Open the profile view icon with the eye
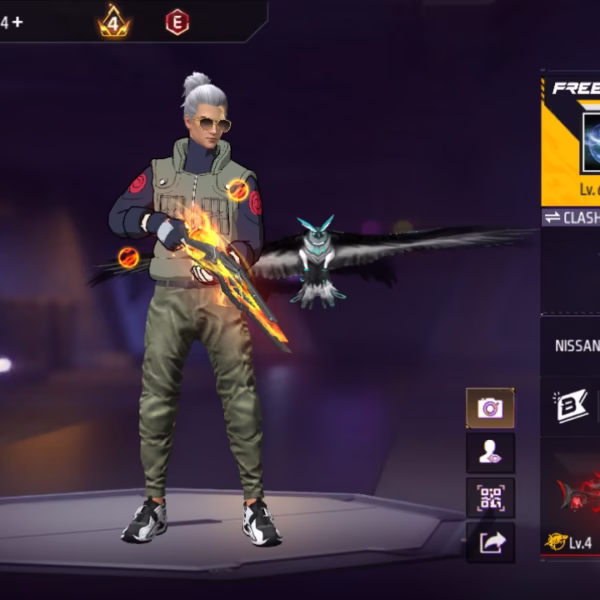The image size is (600, 600). [490, 452]
